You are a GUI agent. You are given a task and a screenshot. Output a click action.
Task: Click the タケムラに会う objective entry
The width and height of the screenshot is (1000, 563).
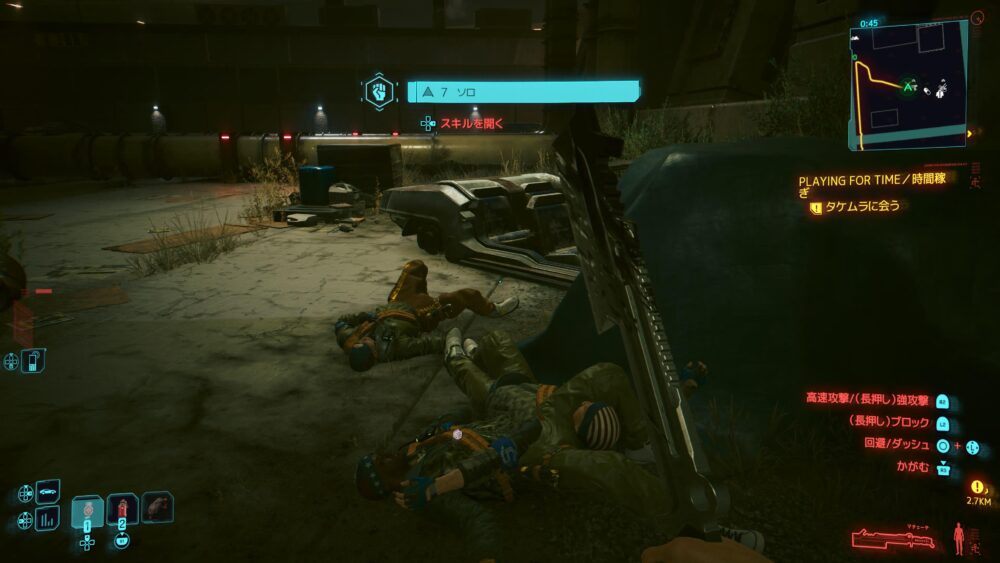[x=860, y=207]
